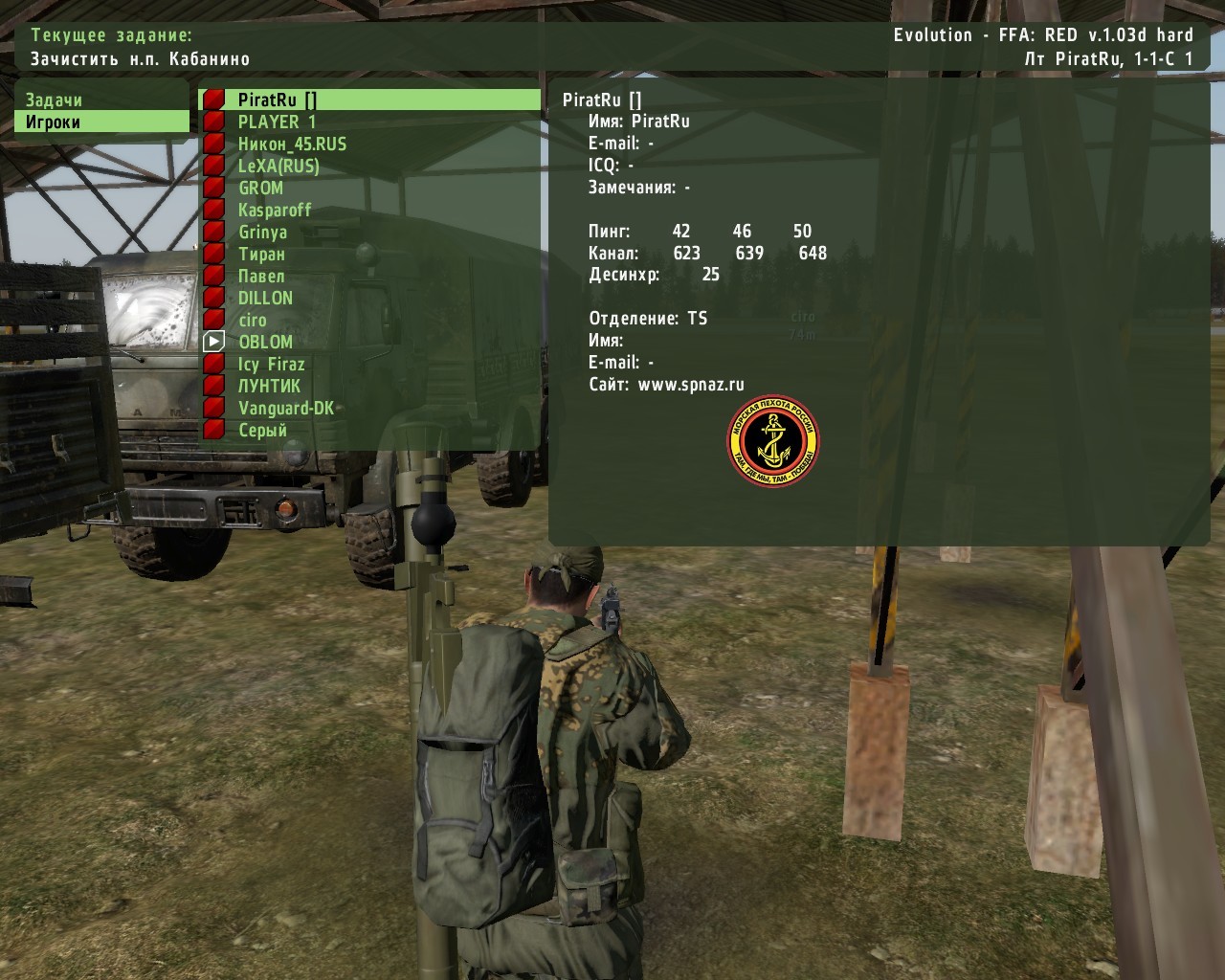Screen dimensions: 1225x980
Task: Select player Grinya
Action: click(x=262, y=232)
